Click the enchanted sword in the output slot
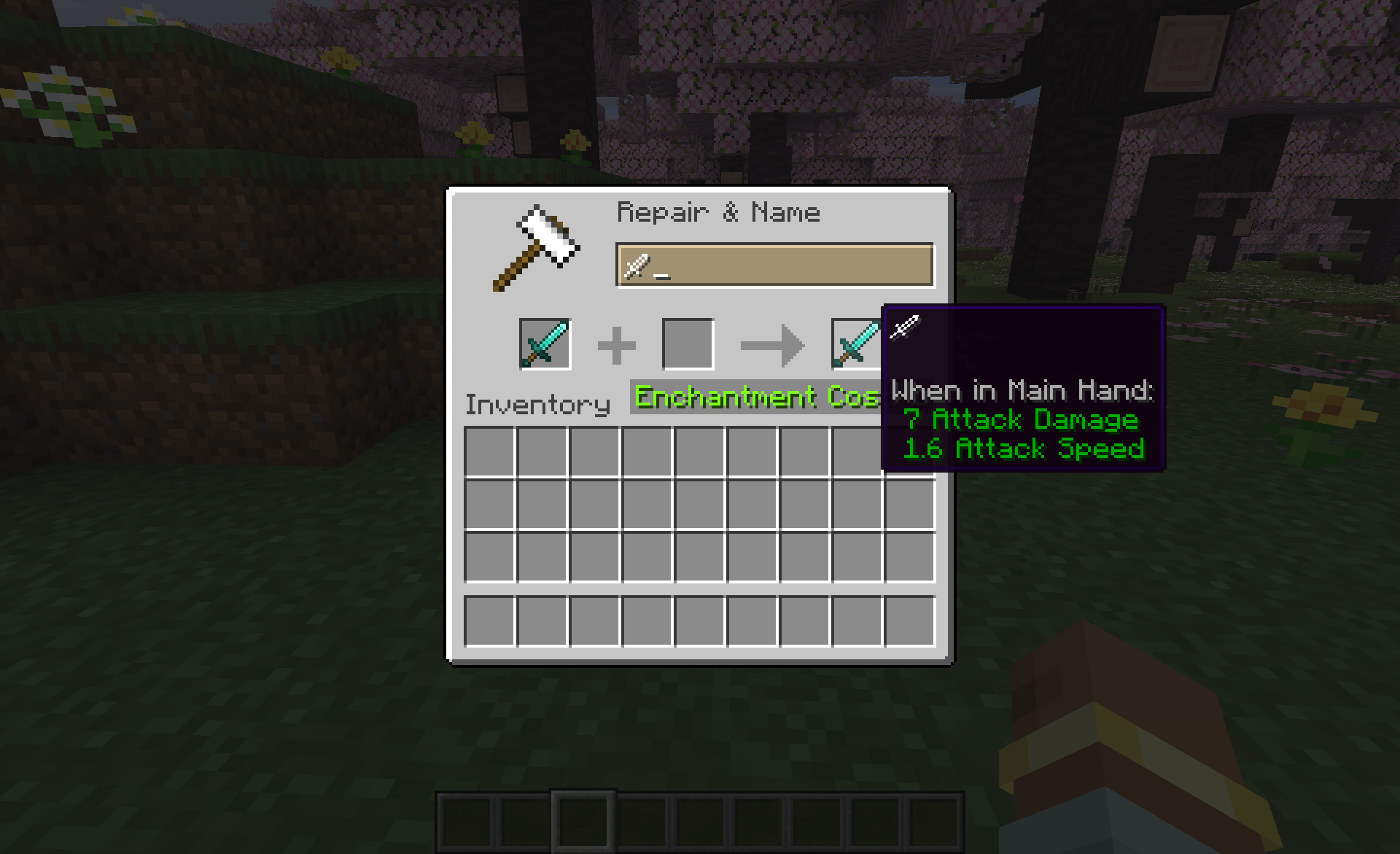Viewport: 1400px width, 854px height. click(853, 343)
